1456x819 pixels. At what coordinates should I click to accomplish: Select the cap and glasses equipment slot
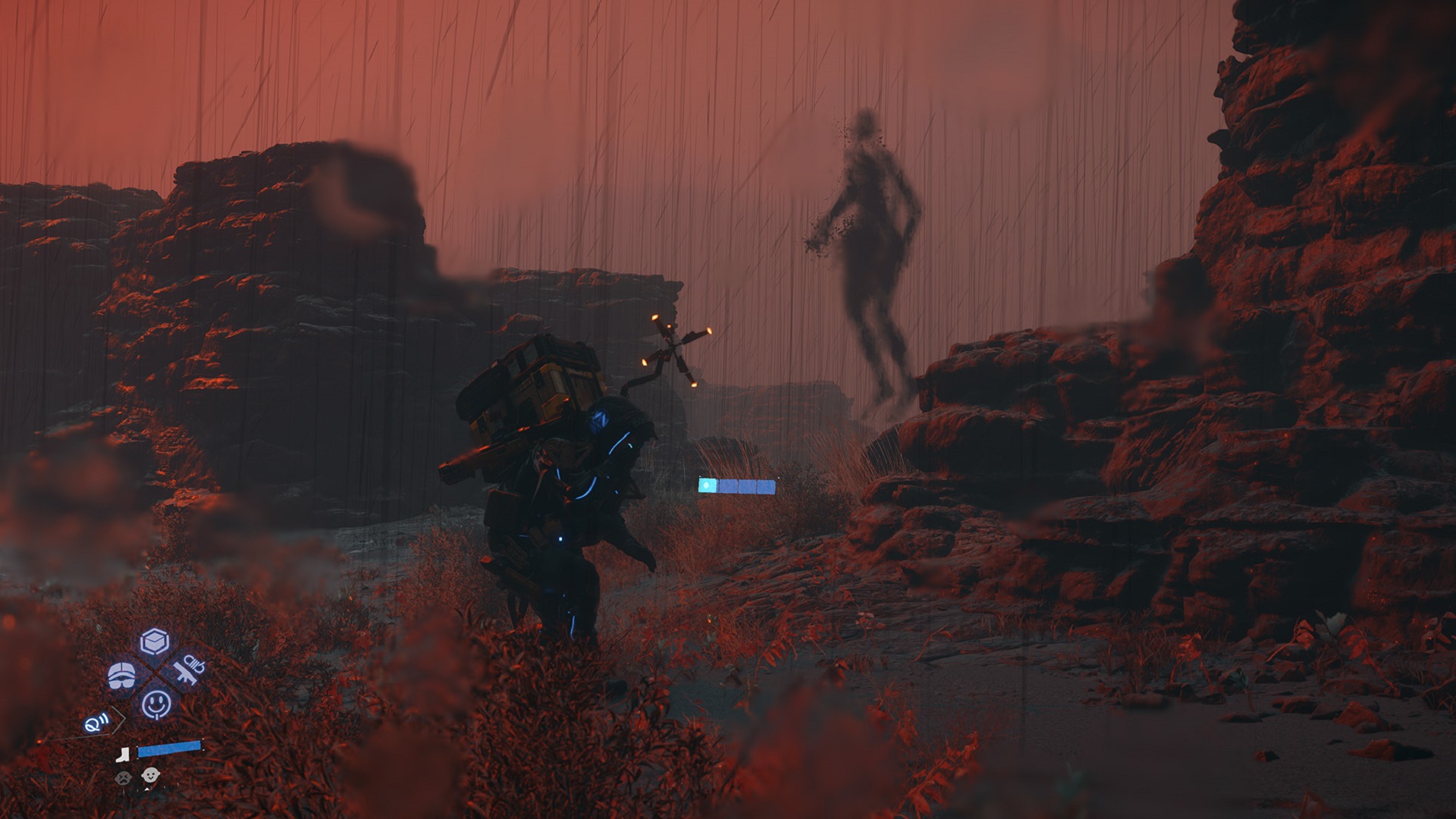(x=121, y=674)
